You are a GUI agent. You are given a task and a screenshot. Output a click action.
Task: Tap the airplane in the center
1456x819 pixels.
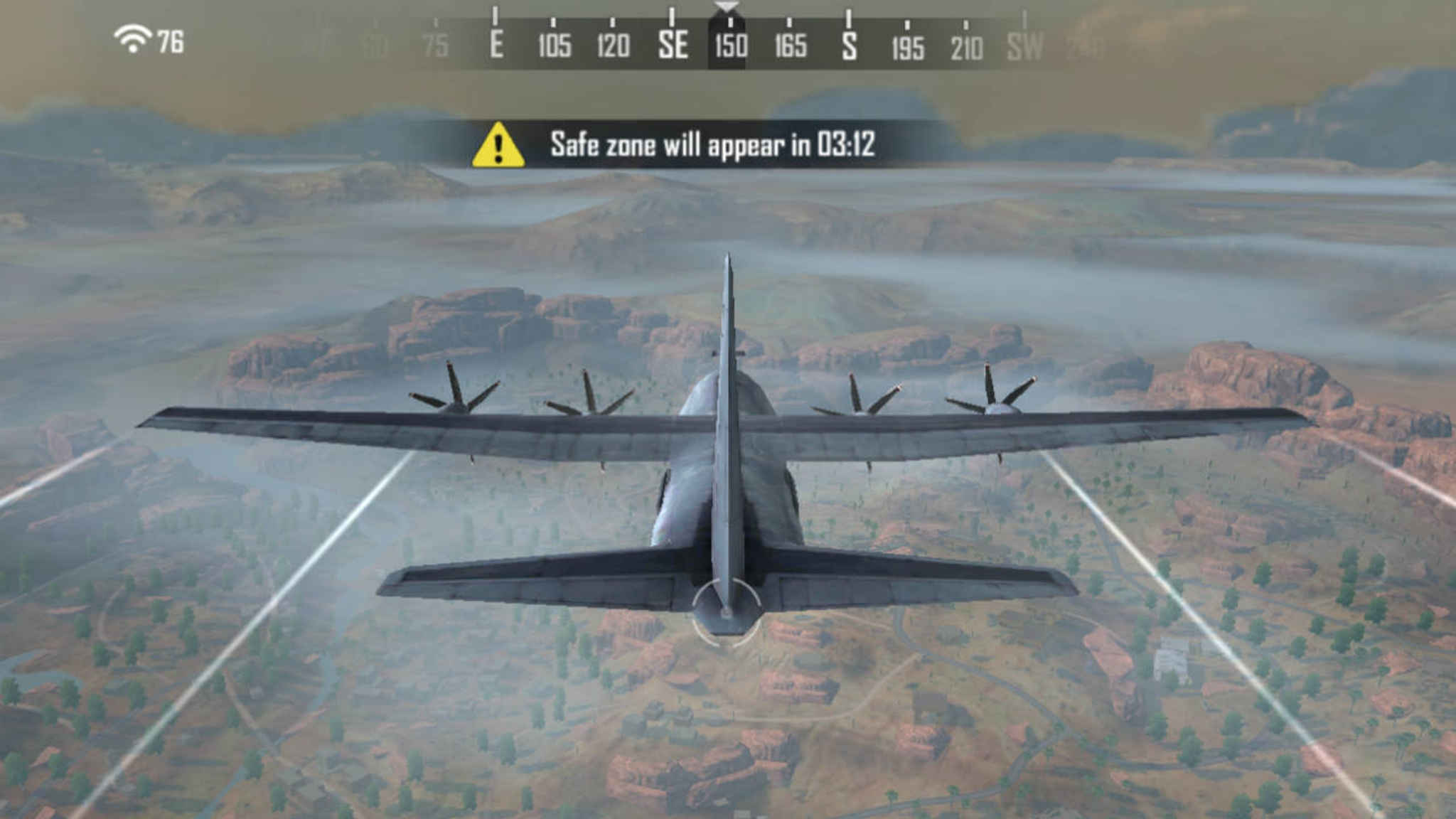pos(727,455)
